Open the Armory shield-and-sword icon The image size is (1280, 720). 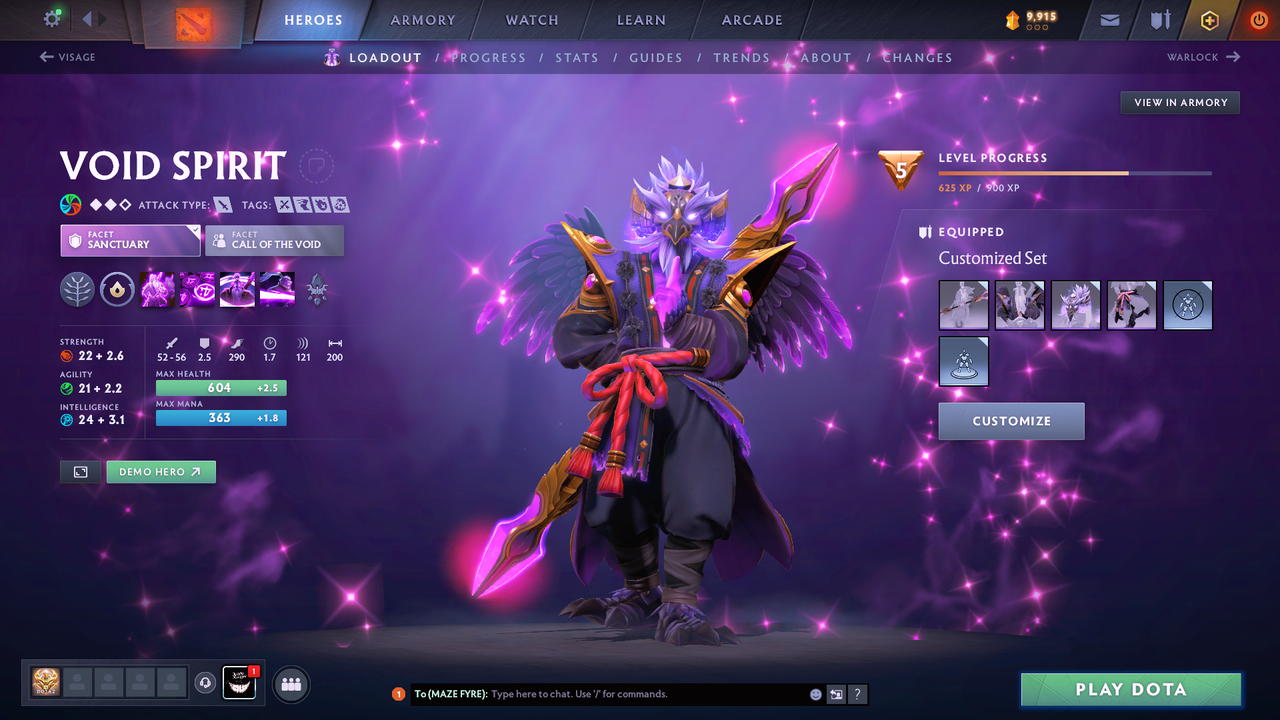tap(1160, 20)
